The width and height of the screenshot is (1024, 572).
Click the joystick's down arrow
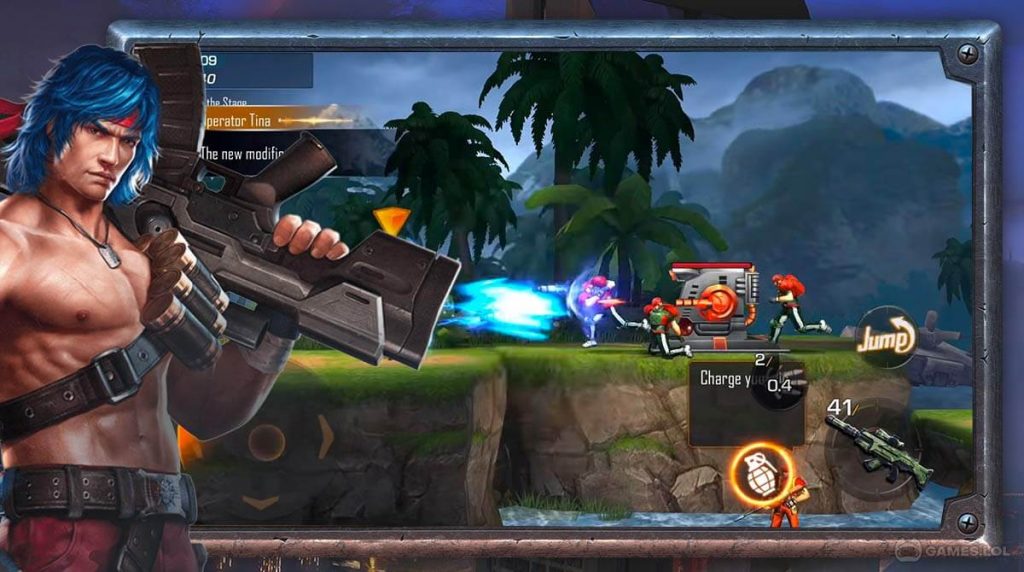point(261,502)
